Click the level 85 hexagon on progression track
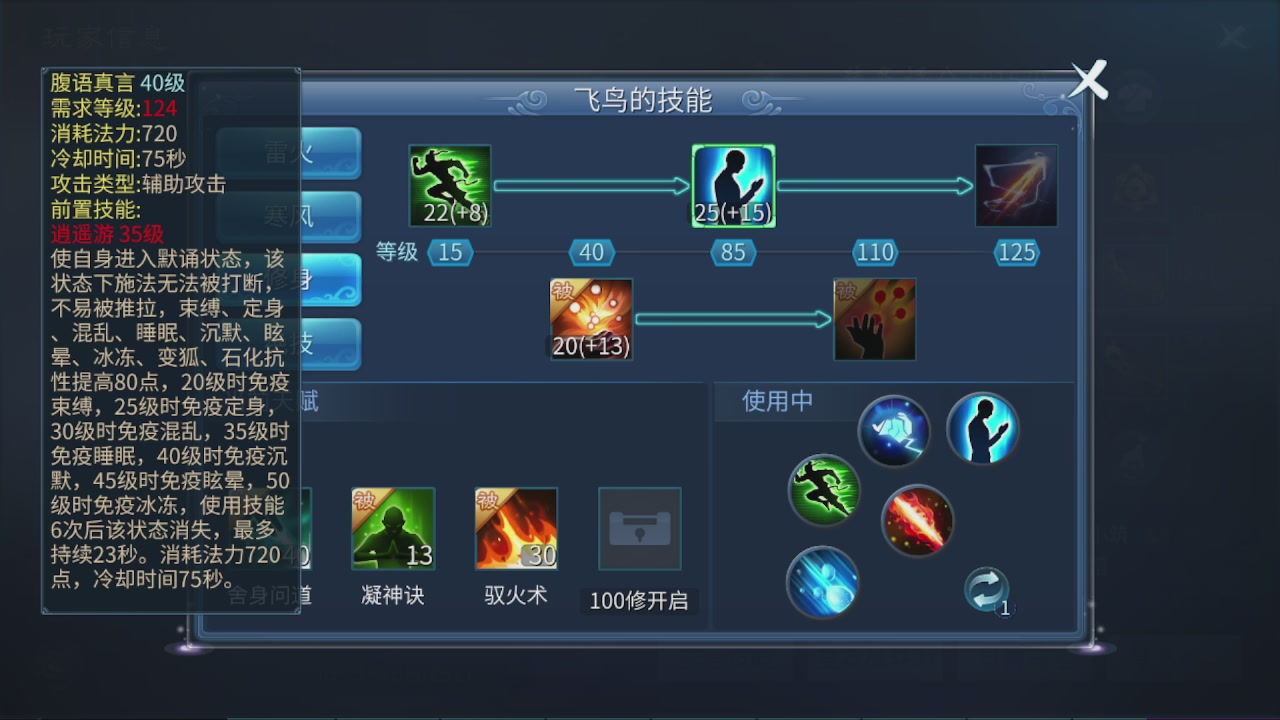Image resolution: width=1280 pixels, height=720 pixels. pos(733,252)
